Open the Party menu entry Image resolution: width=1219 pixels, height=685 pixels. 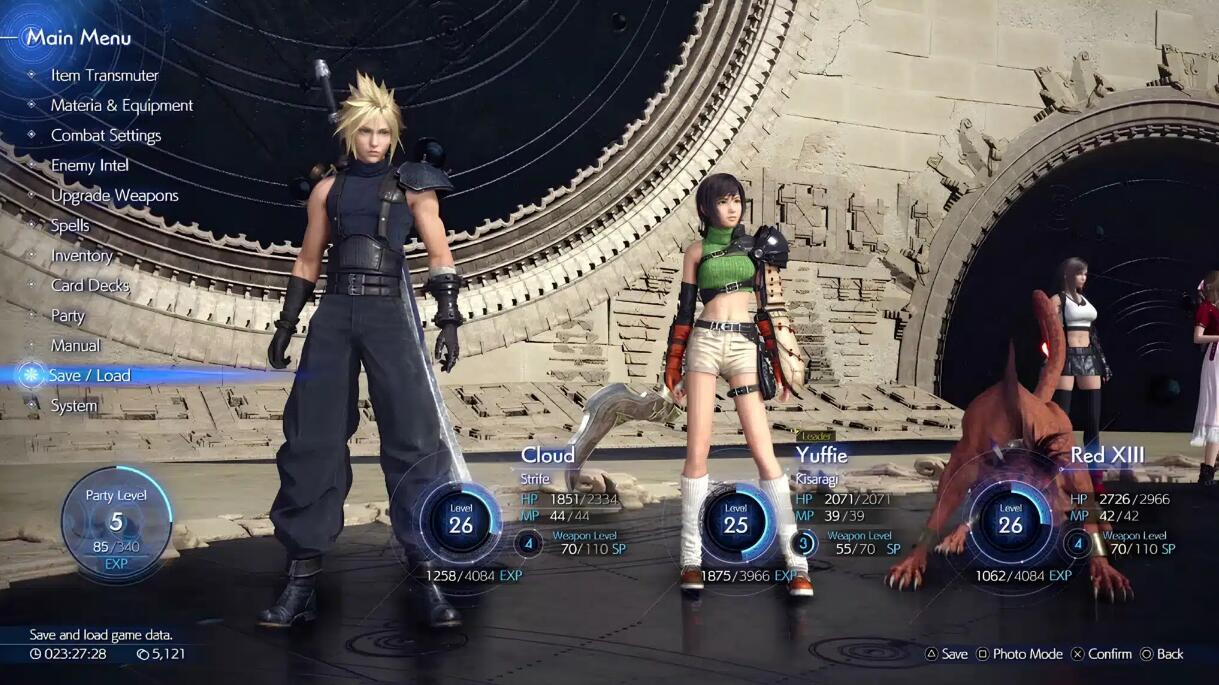tap(67, 315)
